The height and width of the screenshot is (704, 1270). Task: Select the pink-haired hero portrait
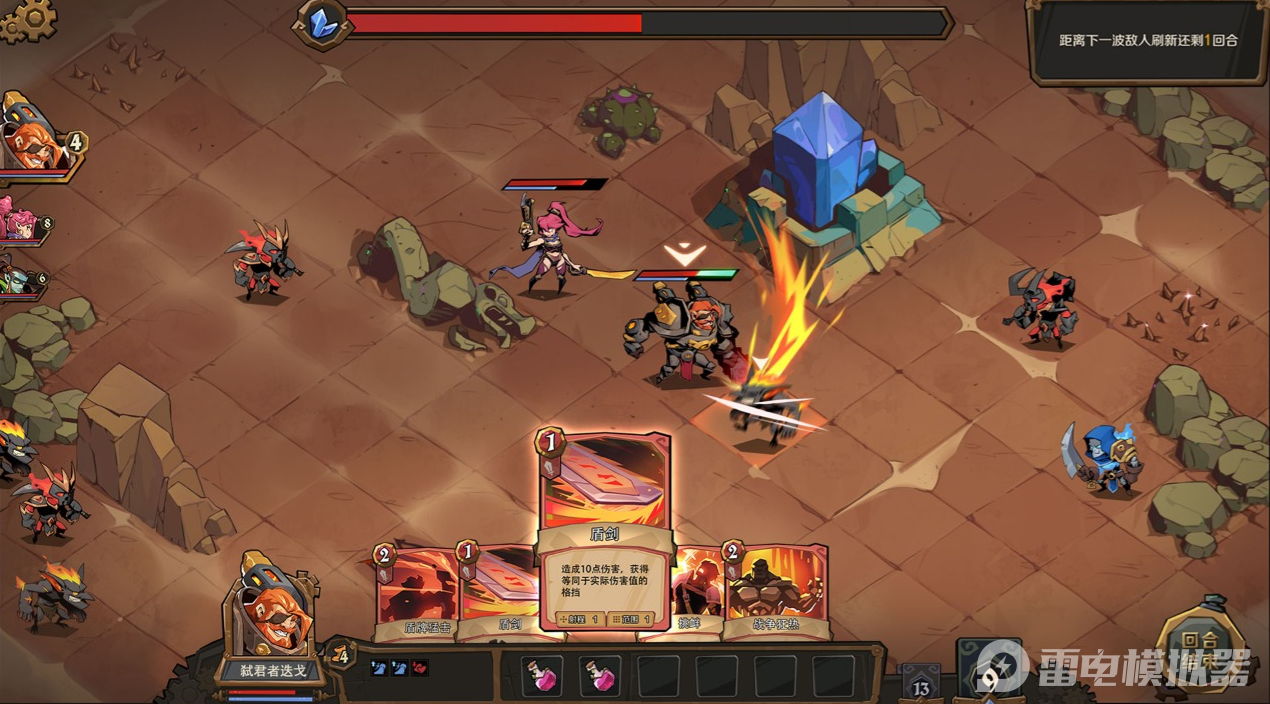coord(20,222)
